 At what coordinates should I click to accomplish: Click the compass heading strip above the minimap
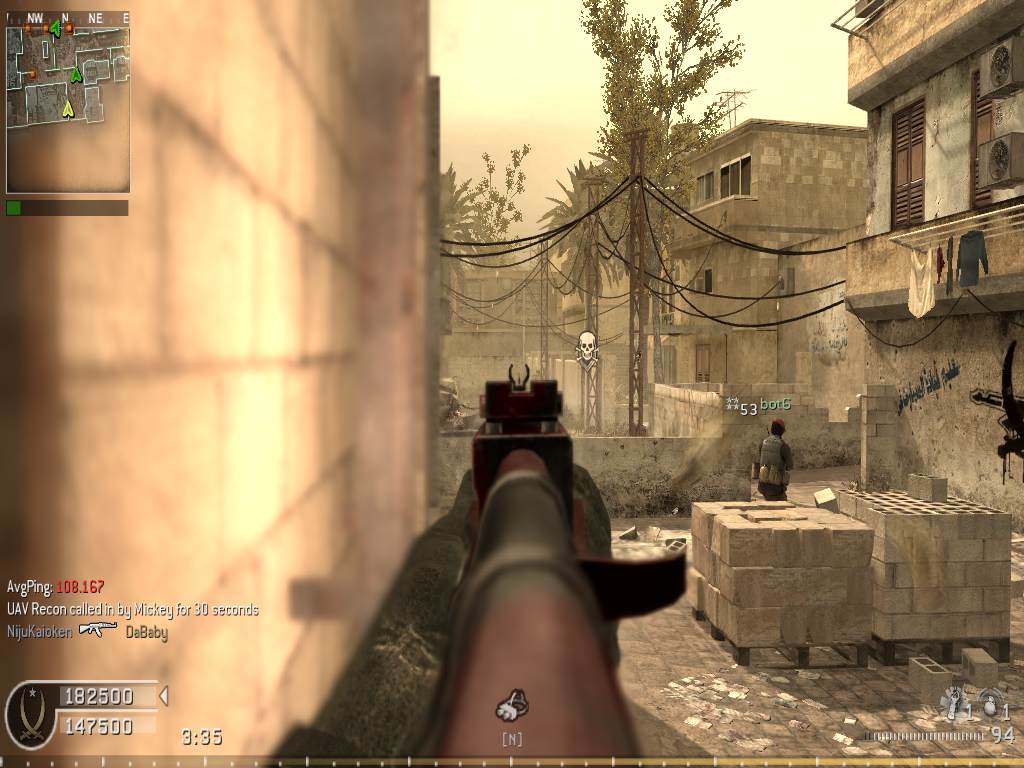(67, 17)
